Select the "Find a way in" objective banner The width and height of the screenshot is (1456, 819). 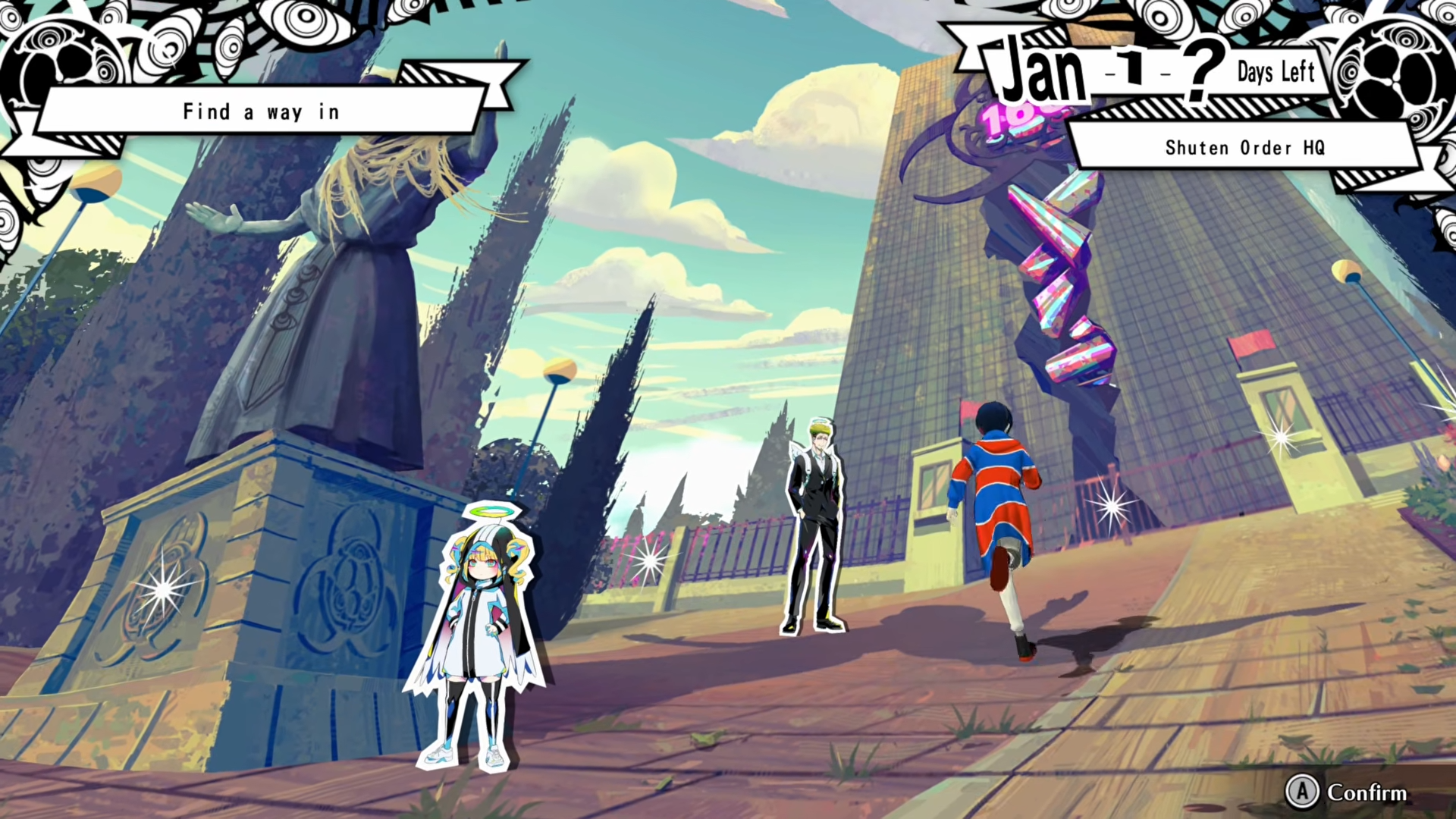click(261, 112)
